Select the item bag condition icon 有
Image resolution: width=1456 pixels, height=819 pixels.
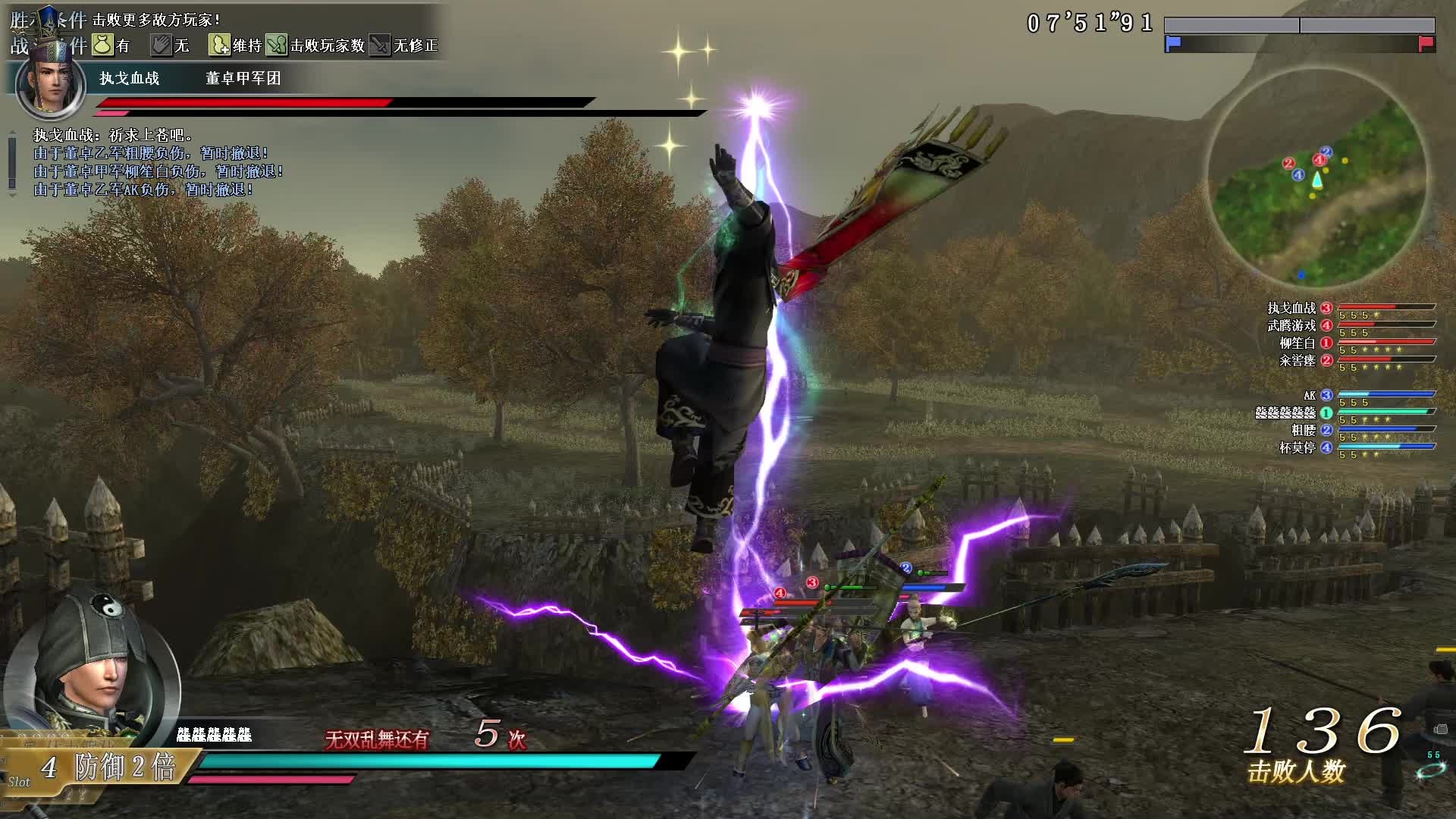coord(102,45)
